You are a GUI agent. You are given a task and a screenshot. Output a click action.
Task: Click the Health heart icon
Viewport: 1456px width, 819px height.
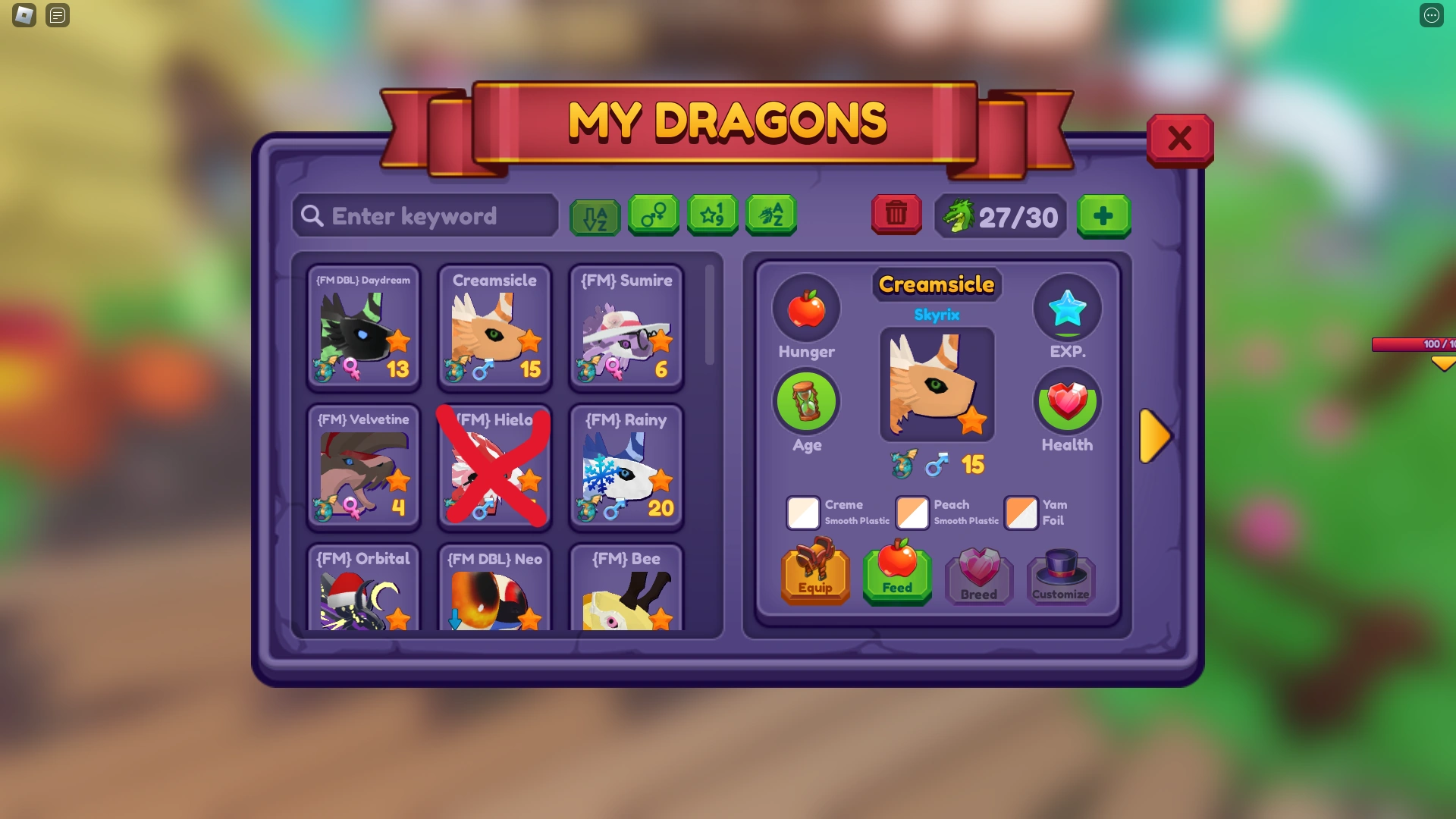[x=1067, y=401]
